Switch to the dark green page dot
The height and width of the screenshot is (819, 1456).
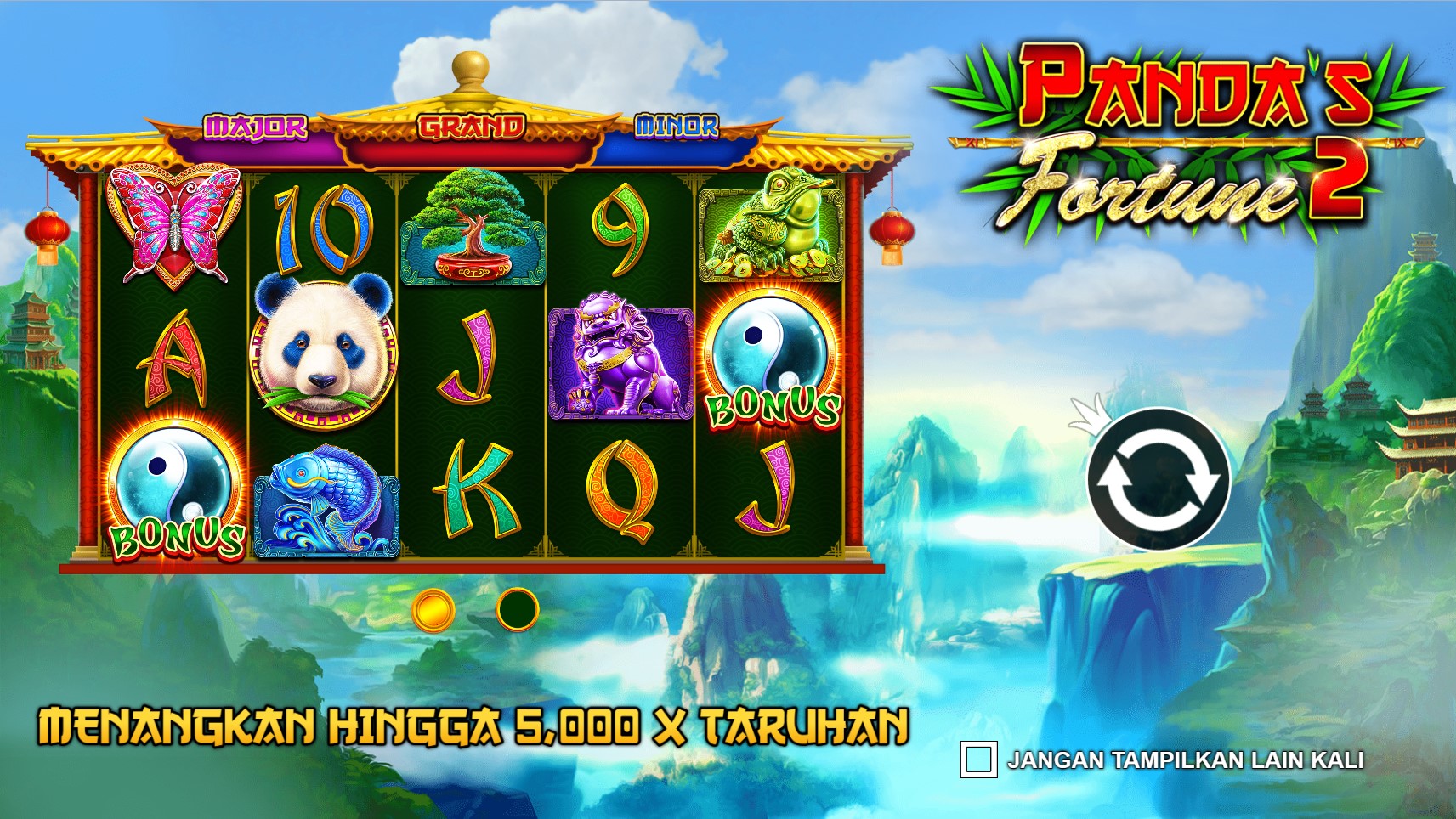coord(517,609)
